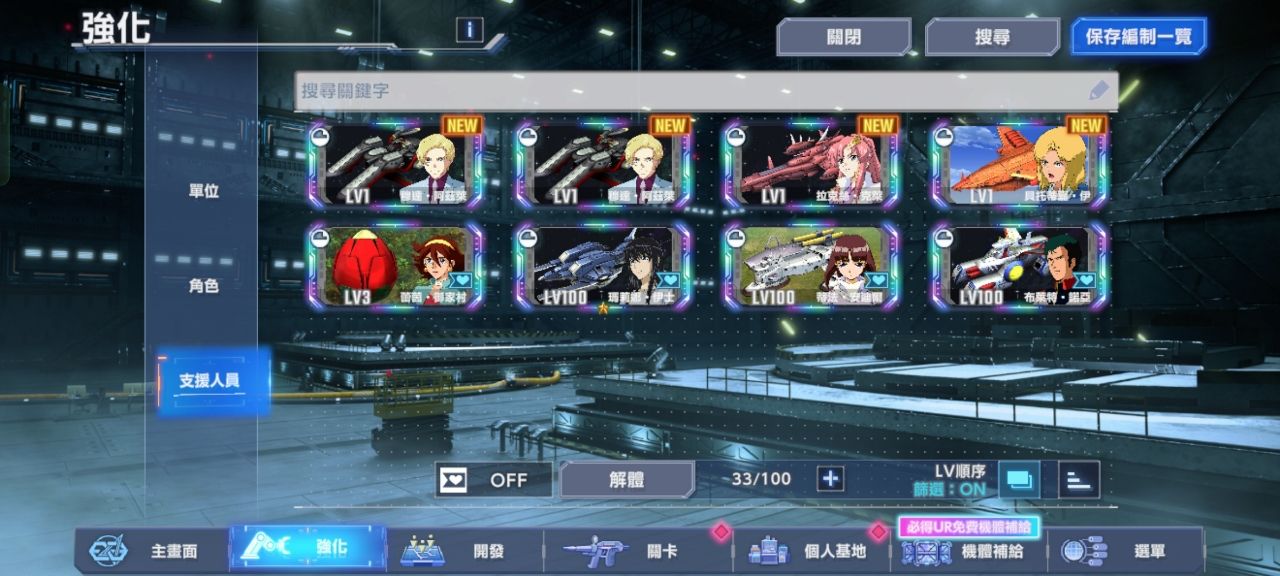Open 機體補給 unit supply gacha

click(x=968, y=550)
